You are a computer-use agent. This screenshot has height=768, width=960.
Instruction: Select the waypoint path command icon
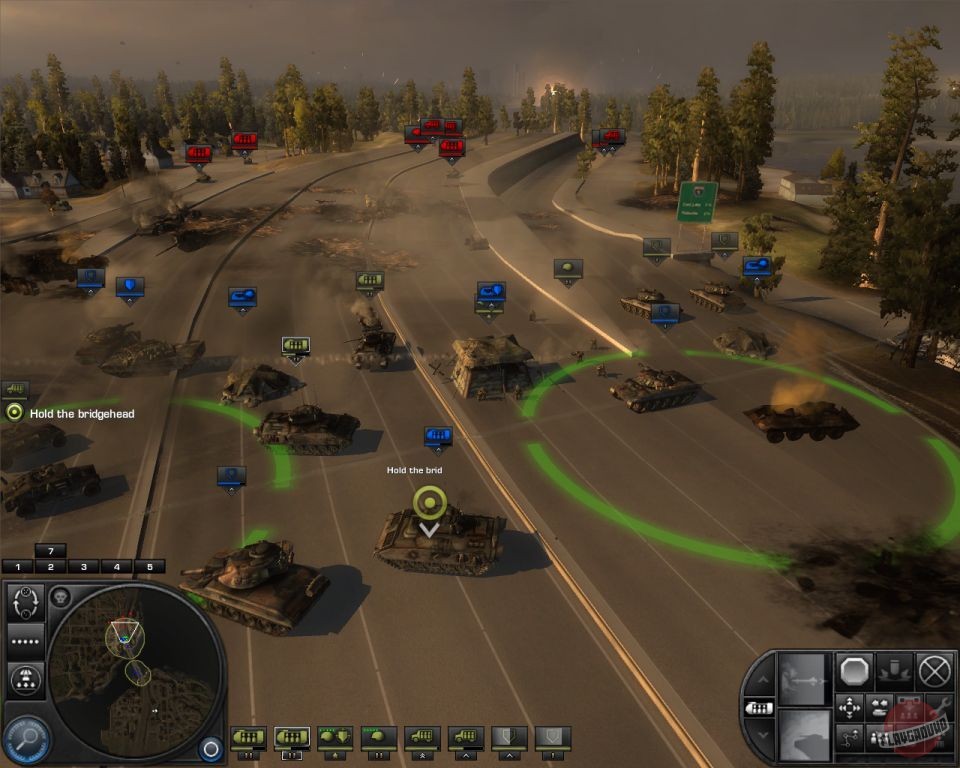pyautogui.click(x=849, y=739)
